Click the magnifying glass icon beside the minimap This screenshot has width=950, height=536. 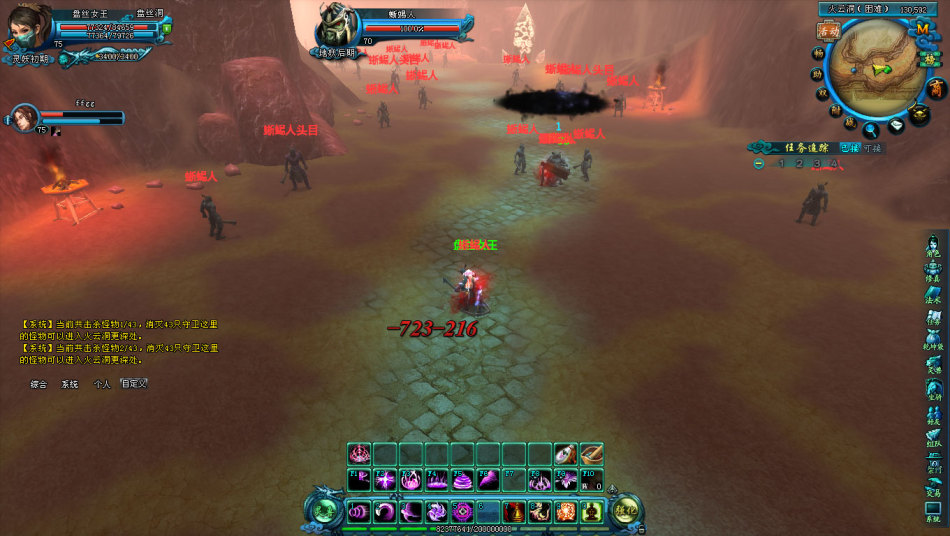point(872,128)
